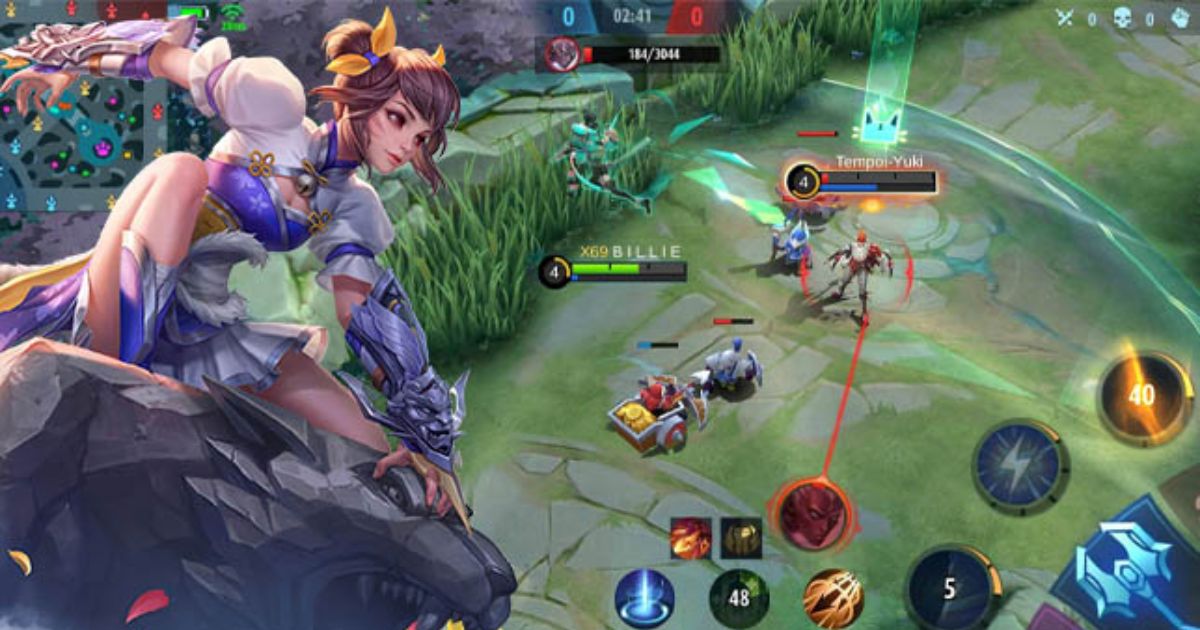Trigger the orange claw slash spell

click(x=833, y=598)
